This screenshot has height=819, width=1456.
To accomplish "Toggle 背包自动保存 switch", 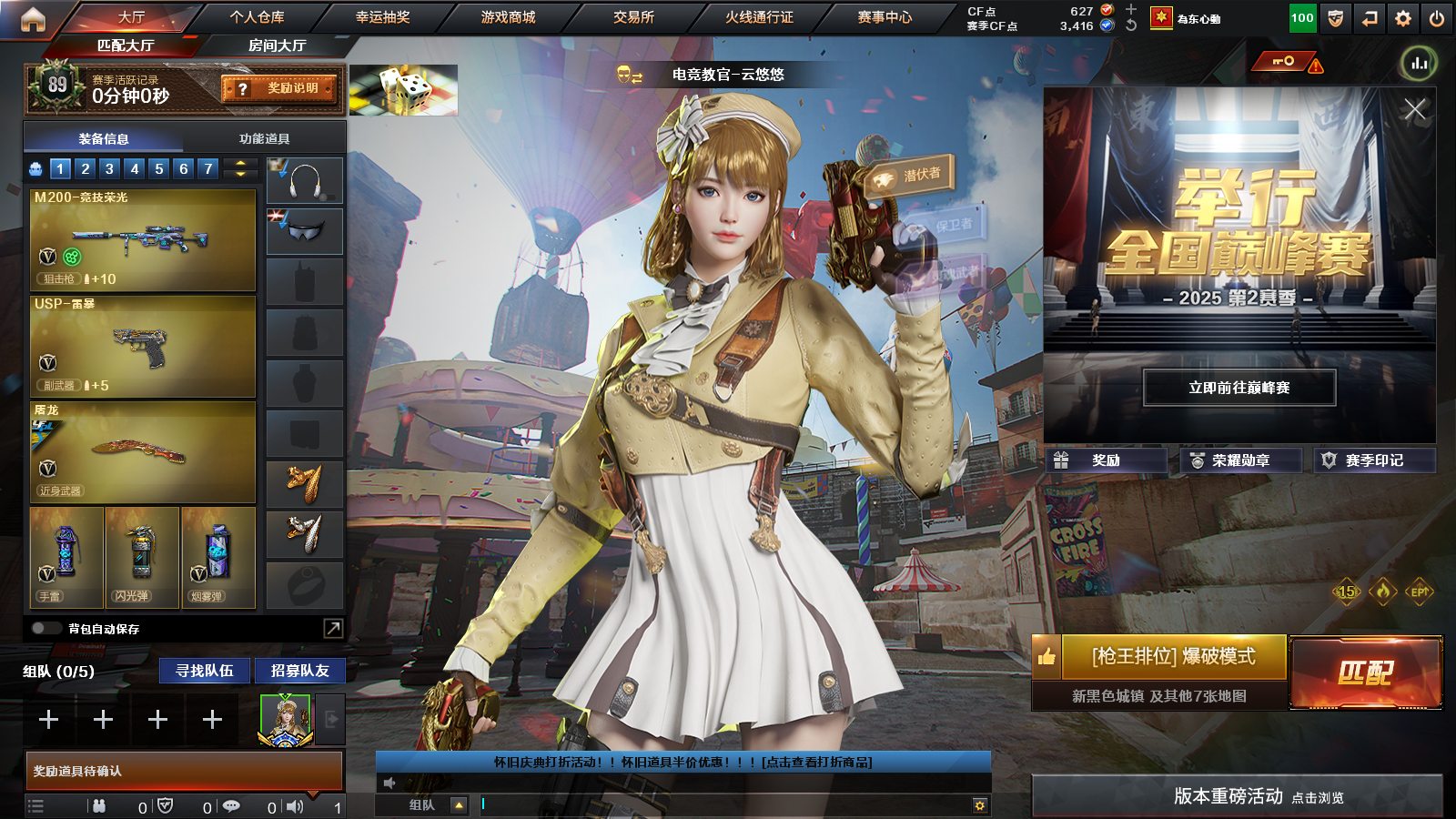I will click(44, 629).
